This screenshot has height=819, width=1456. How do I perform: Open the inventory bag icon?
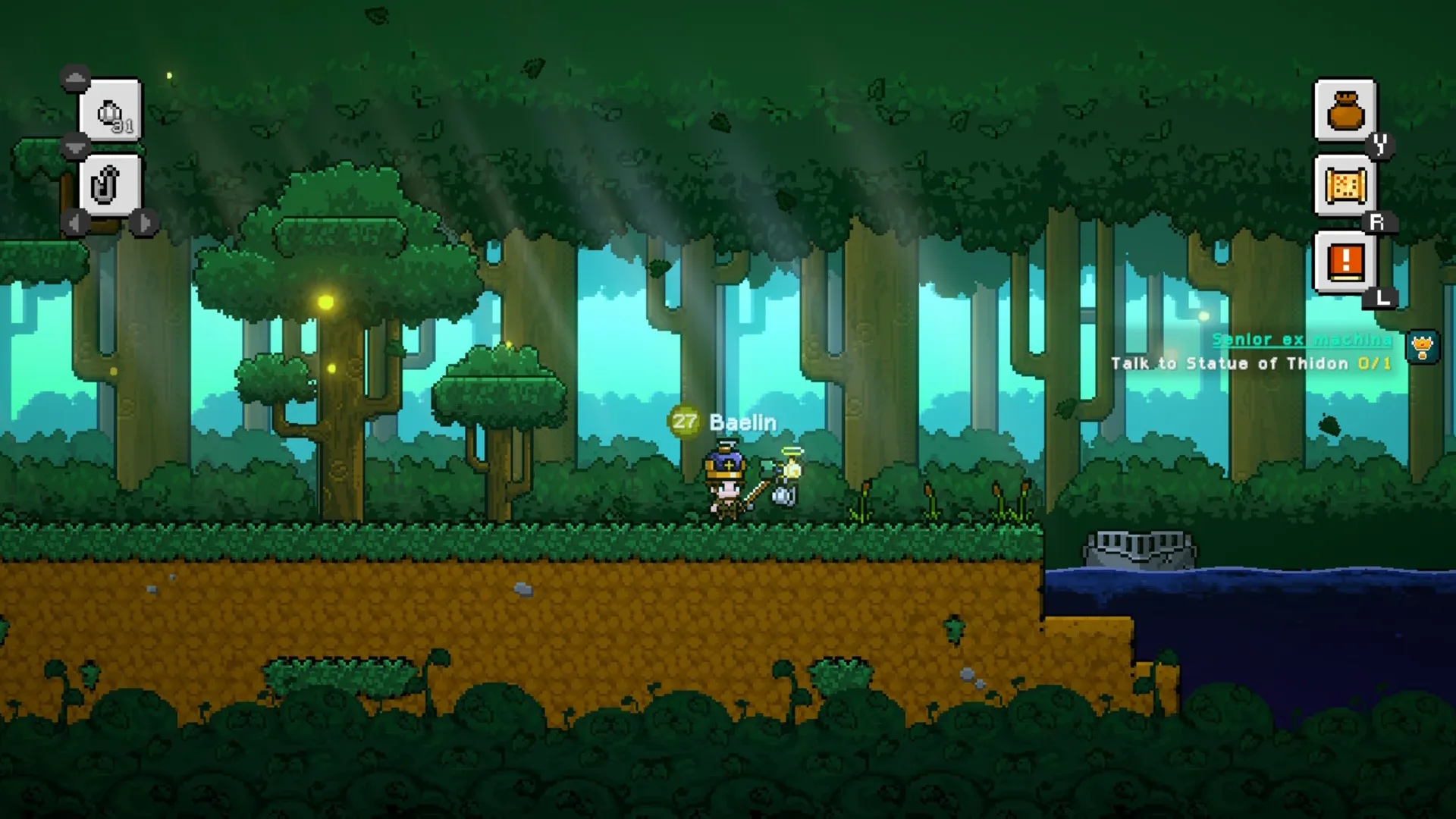[x=1346, y=112]
